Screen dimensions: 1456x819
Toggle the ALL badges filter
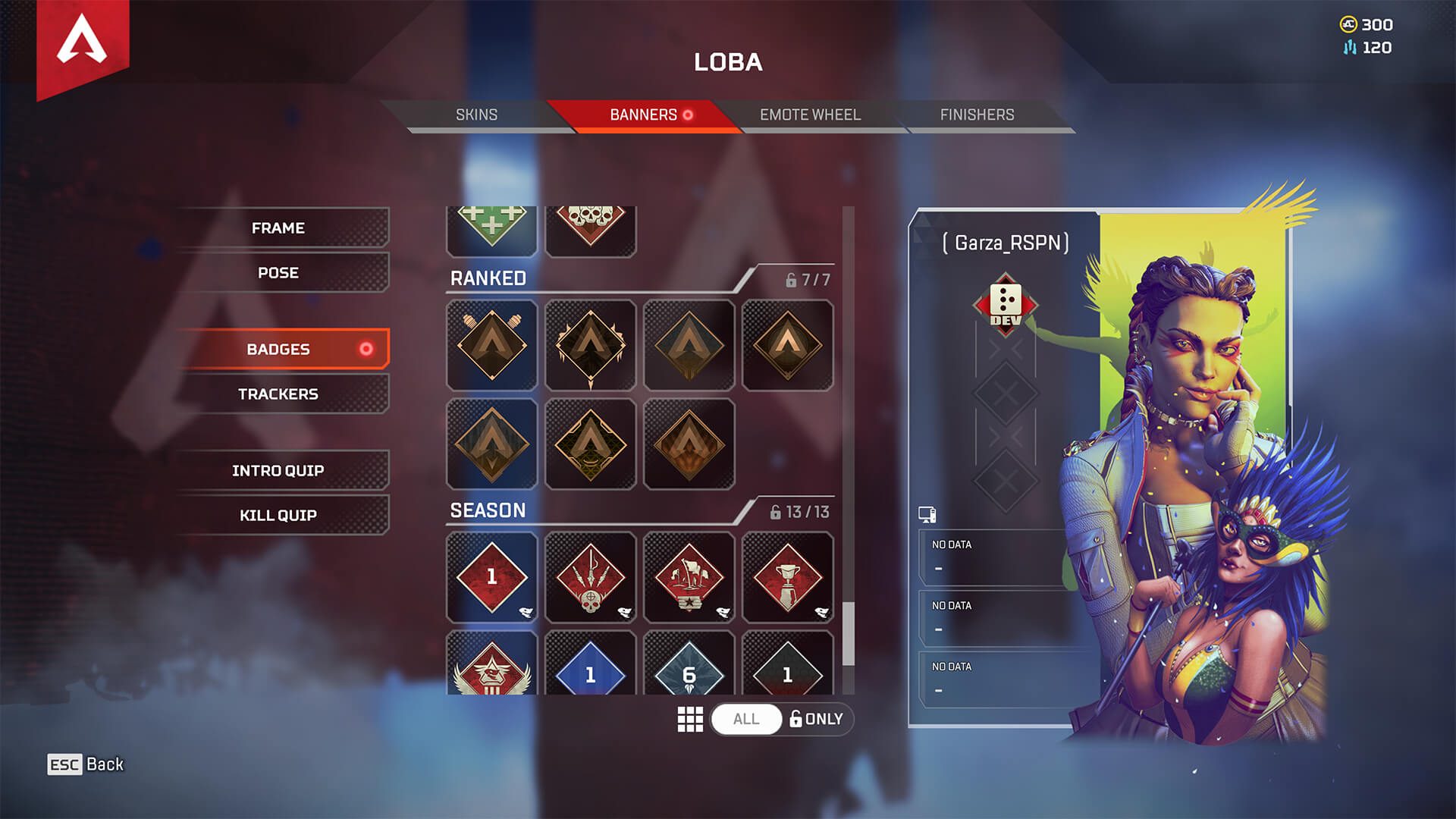pos(745,719)
